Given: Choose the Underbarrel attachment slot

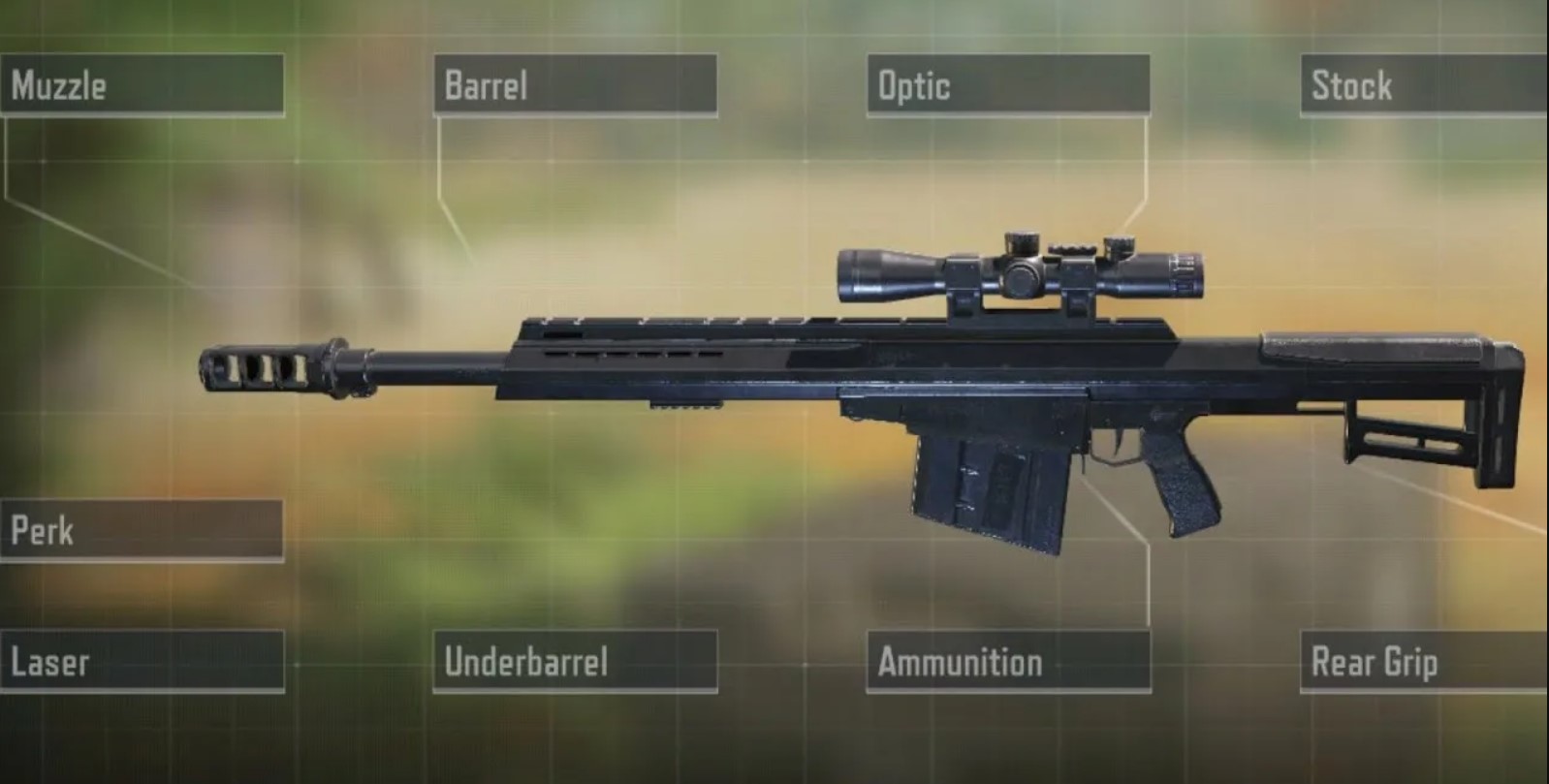Looking at the screenshot, I should coord(575,662).
